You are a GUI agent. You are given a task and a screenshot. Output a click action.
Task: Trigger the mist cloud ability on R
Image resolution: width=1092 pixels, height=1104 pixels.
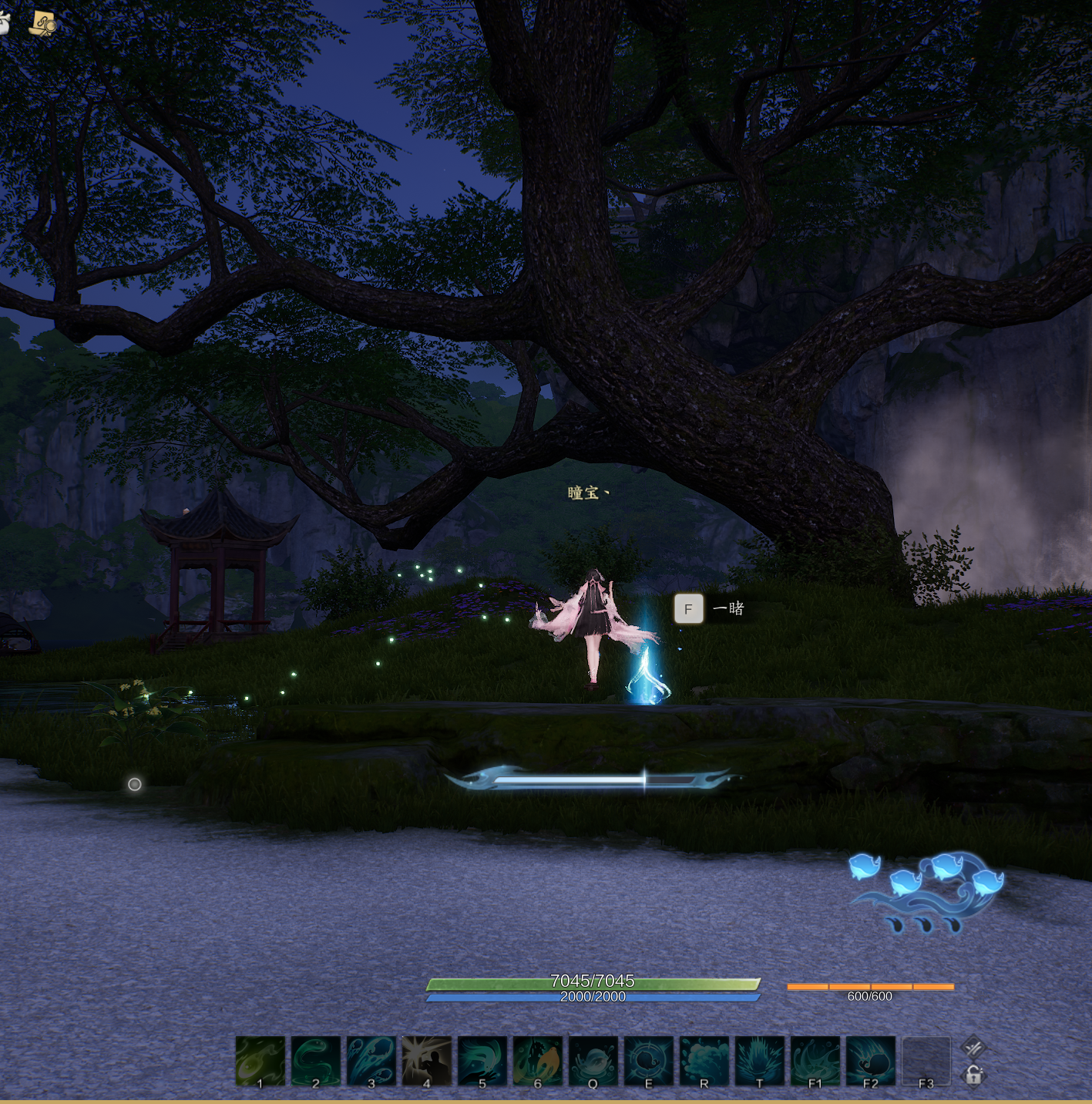point(704,1061)
